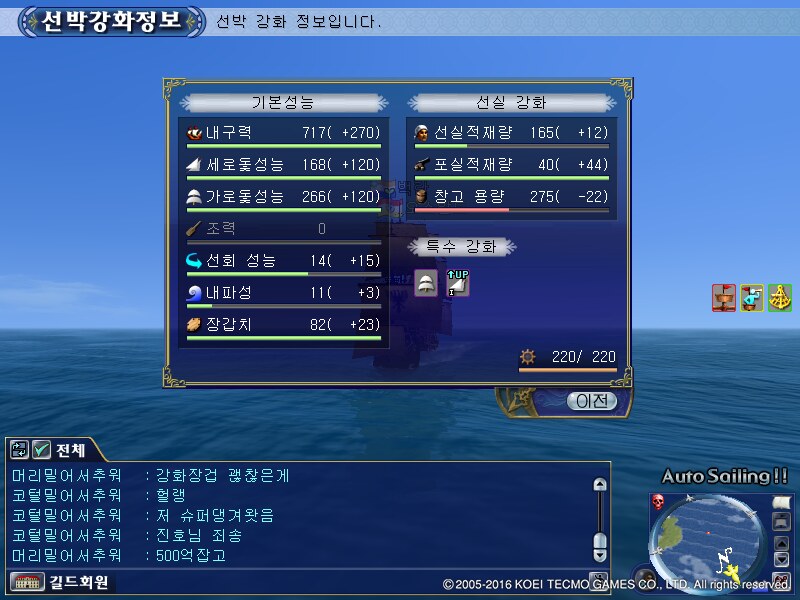Activate the telescope lookout skill icon
Viewport: 800px width, 600px height.
752,297
